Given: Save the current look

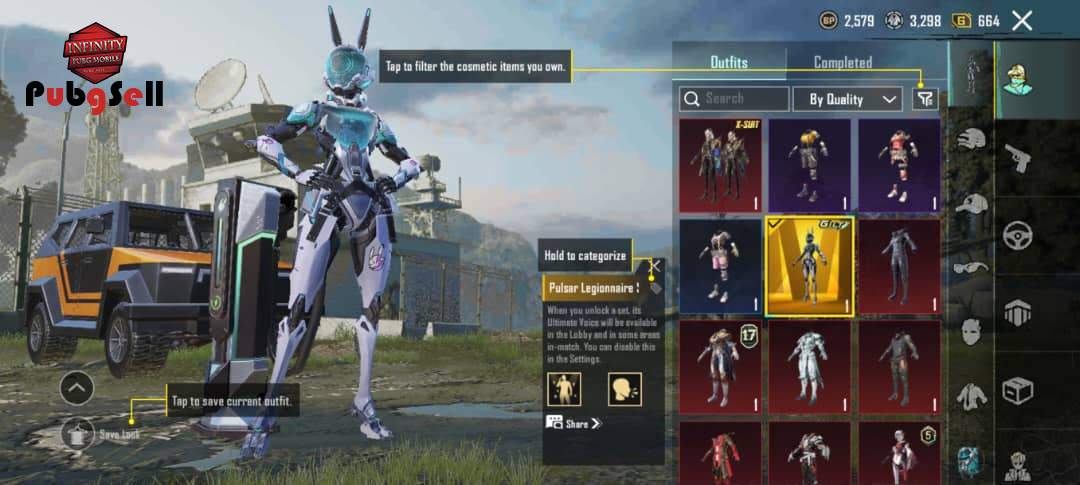Looking at the screenshot, I should [x=78, y=433].
